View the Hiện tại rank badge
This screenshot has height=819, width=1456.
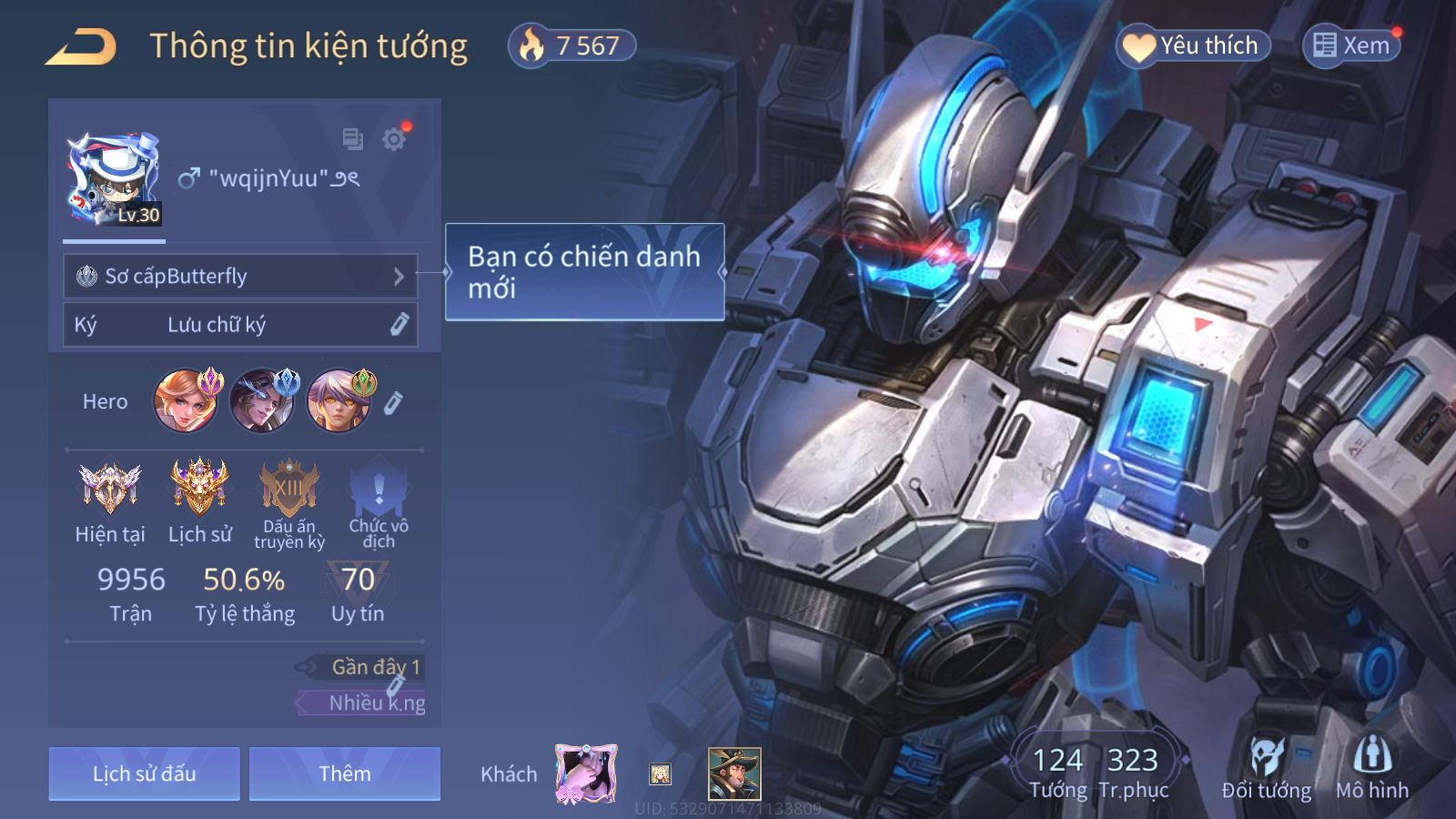pos(109,487)
